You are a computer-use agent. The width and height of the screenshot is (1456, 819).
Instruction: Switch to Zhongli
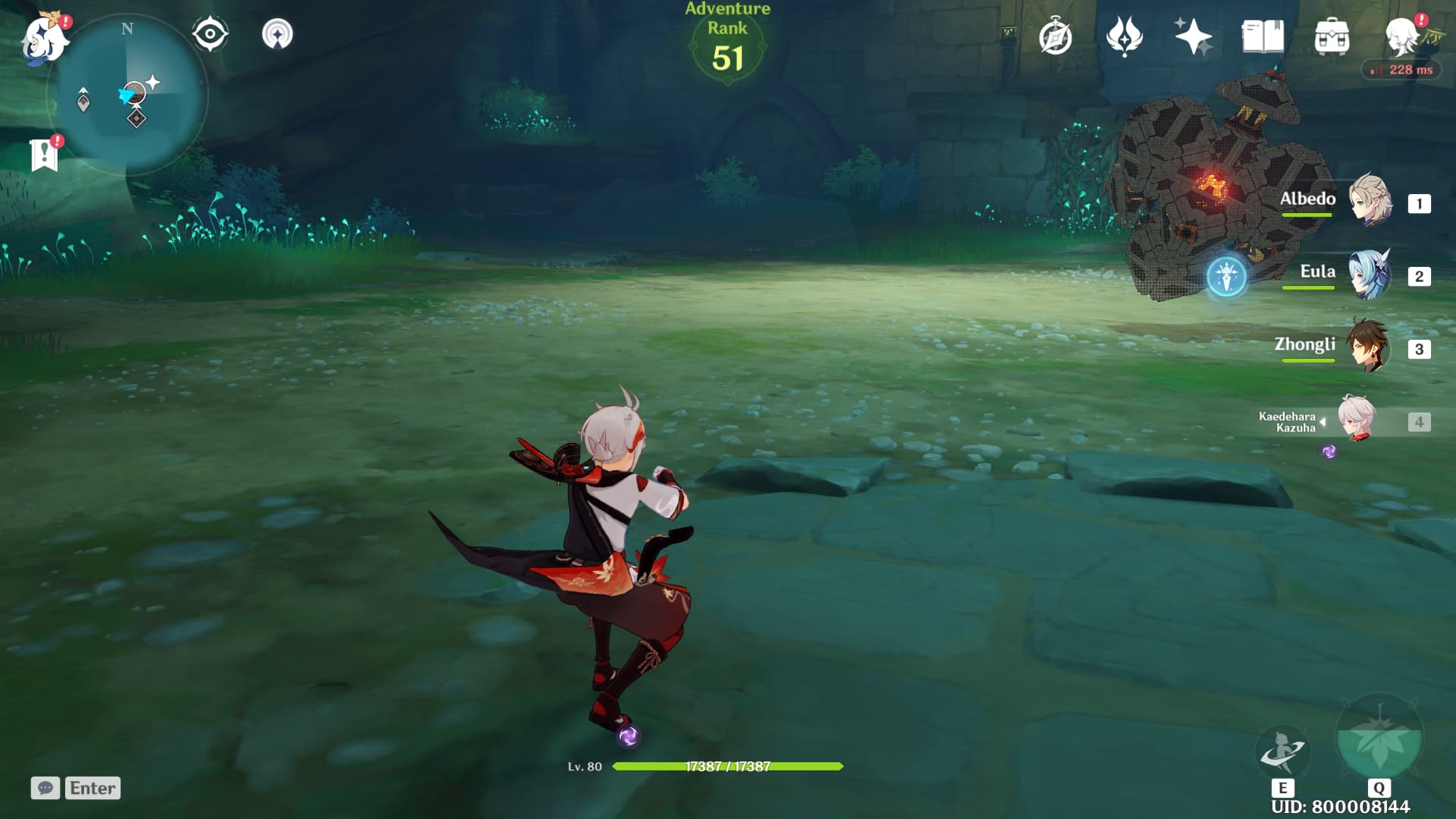1369,347
